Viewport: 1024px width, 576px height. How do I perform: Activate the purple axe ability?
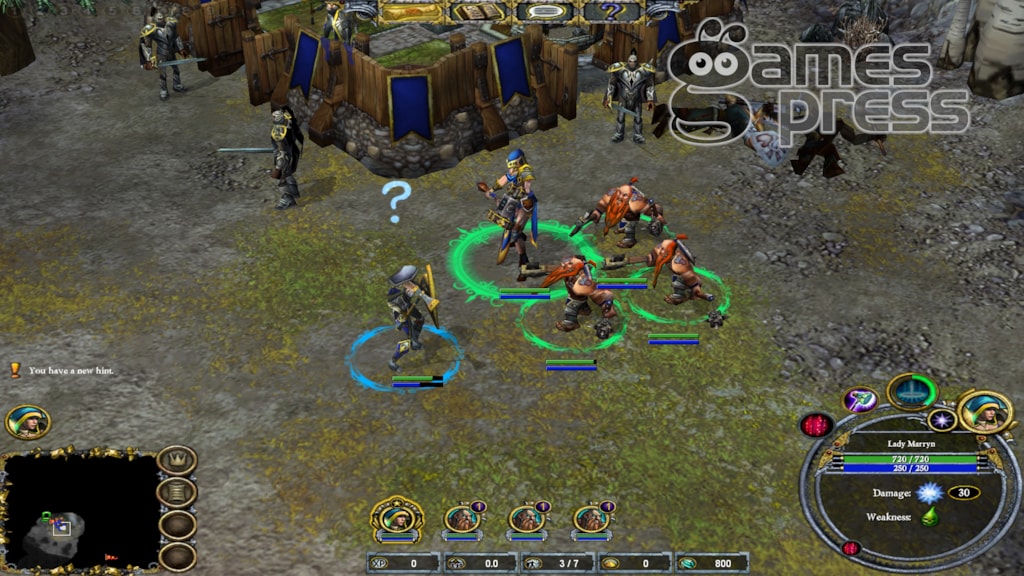861,399
